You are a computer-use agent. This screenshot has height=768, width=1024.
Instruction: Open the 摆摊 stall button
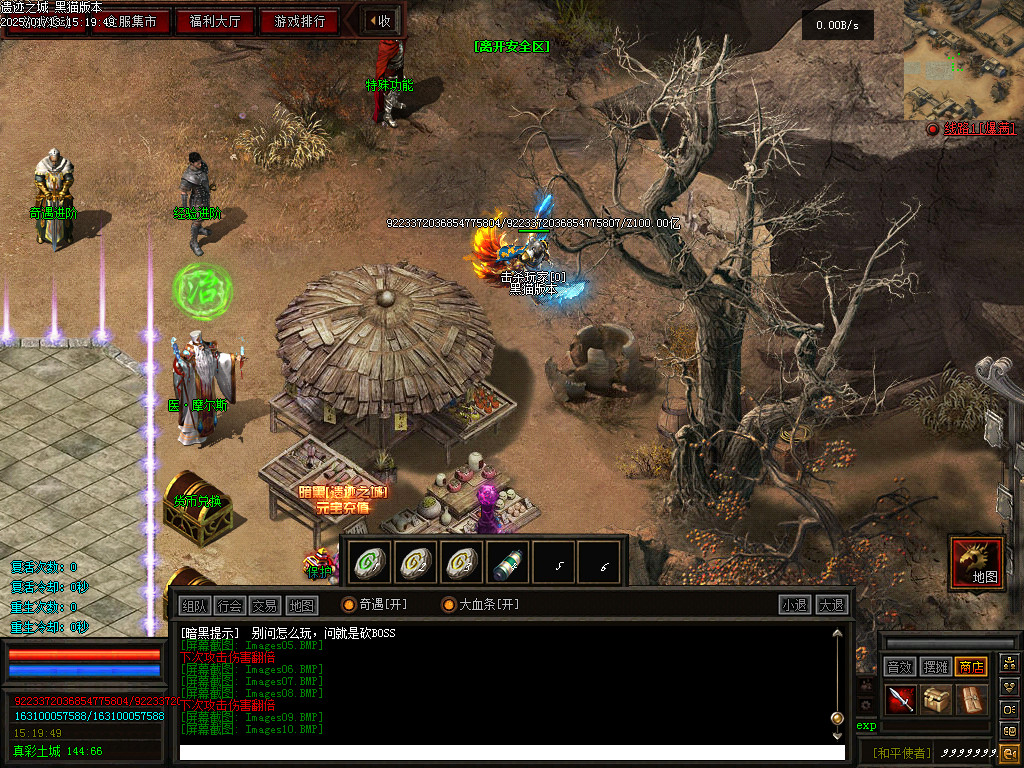pyautogui.click(x=936, y=667)
